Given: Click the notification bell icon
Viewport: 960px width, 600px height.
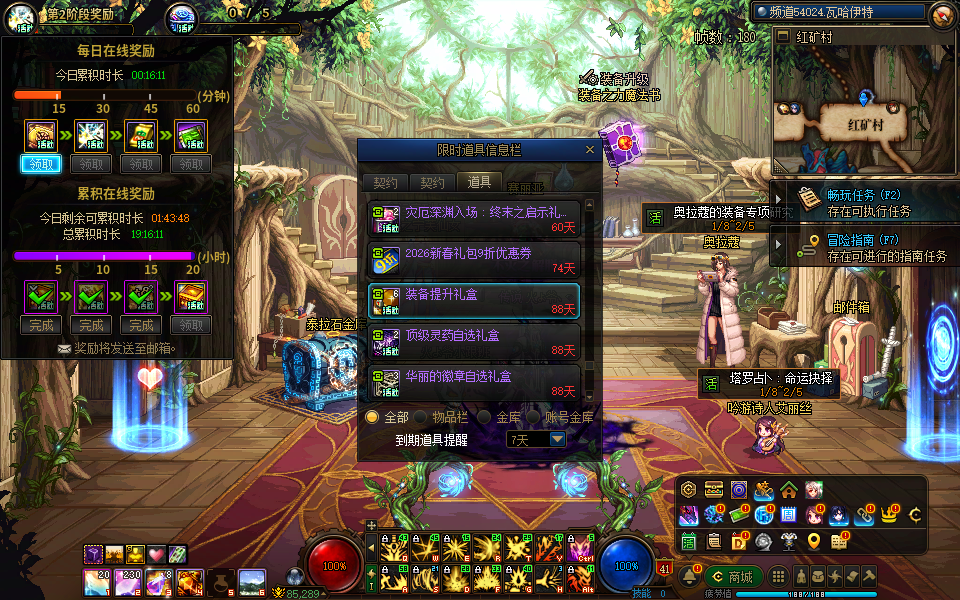Looking at the screenshot, I should point(689,576).
